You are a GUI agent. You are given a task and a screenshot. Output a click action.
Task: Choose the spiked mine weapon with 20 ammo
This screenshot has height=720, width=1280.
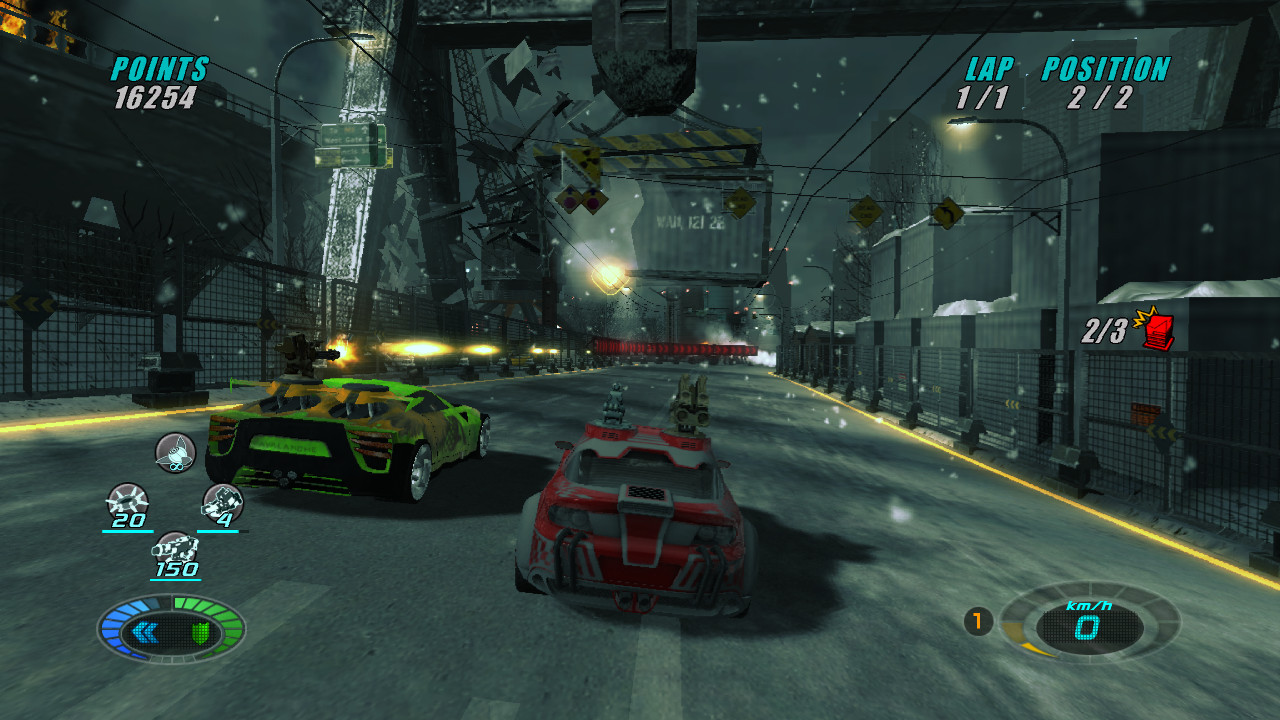[127, 499]
